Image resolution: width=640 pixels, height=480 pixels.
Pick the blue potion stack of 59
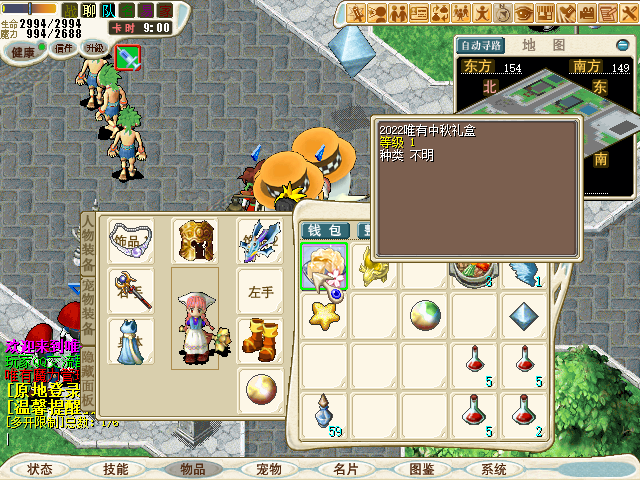[324, 413]
